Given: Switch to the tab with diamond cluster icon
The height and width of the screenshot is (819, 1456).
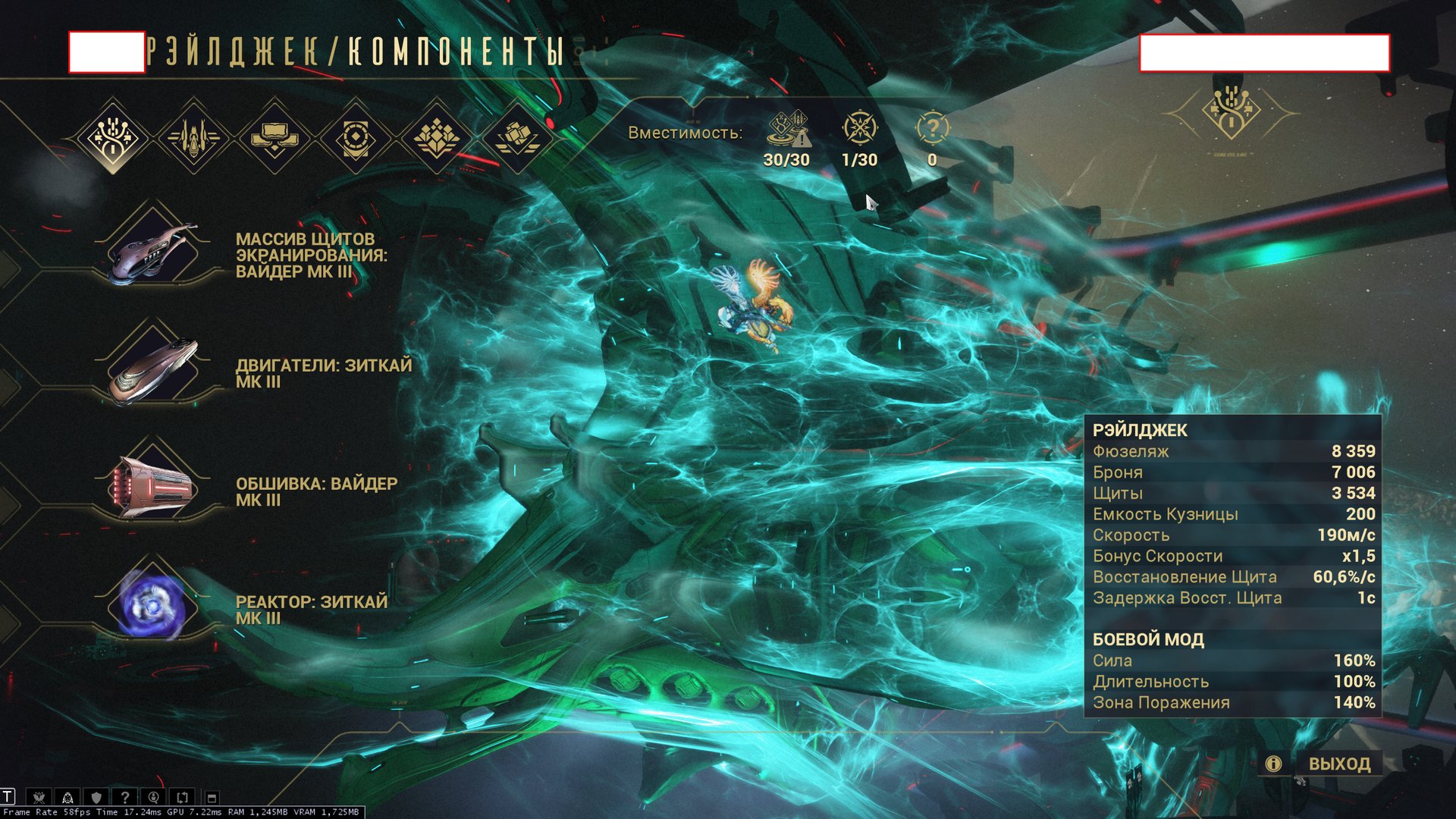Looking at the screenshot, I should tap(436, 138).
